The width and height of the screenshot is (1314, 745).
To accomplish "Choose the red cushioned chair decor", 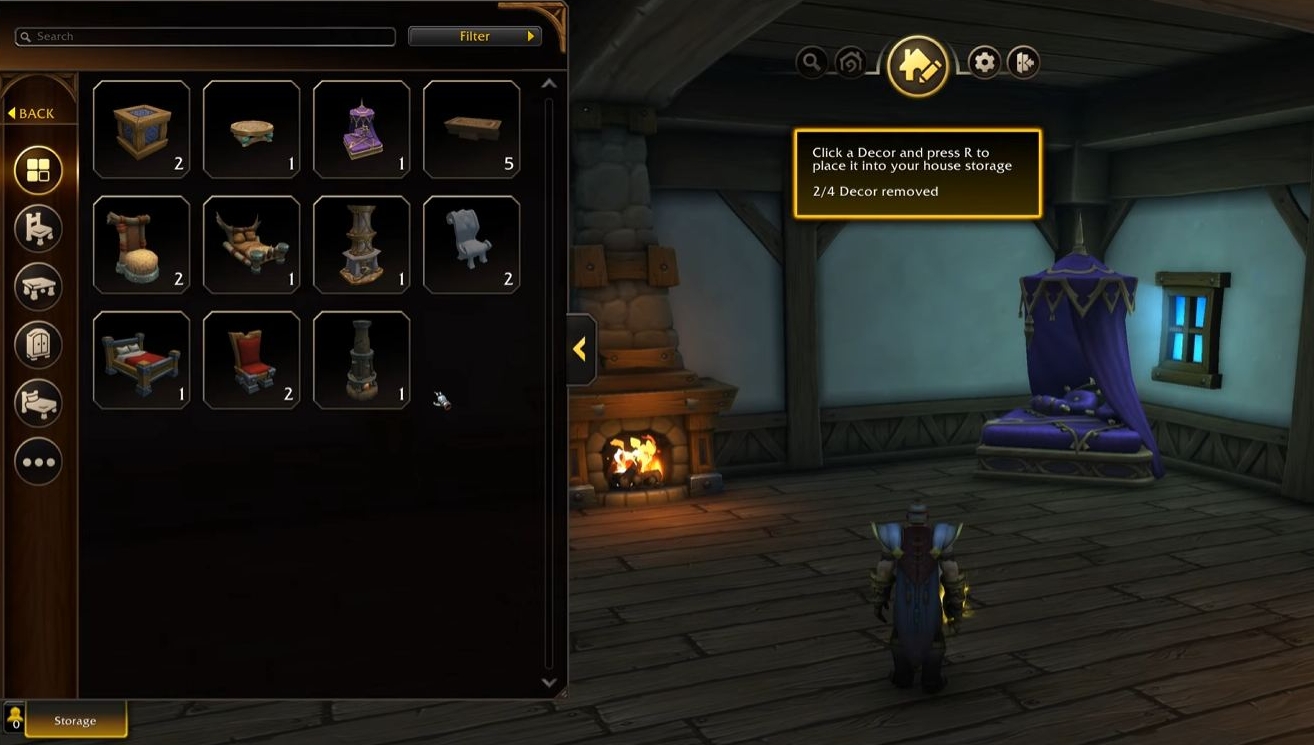I will (x=251, y=360).
